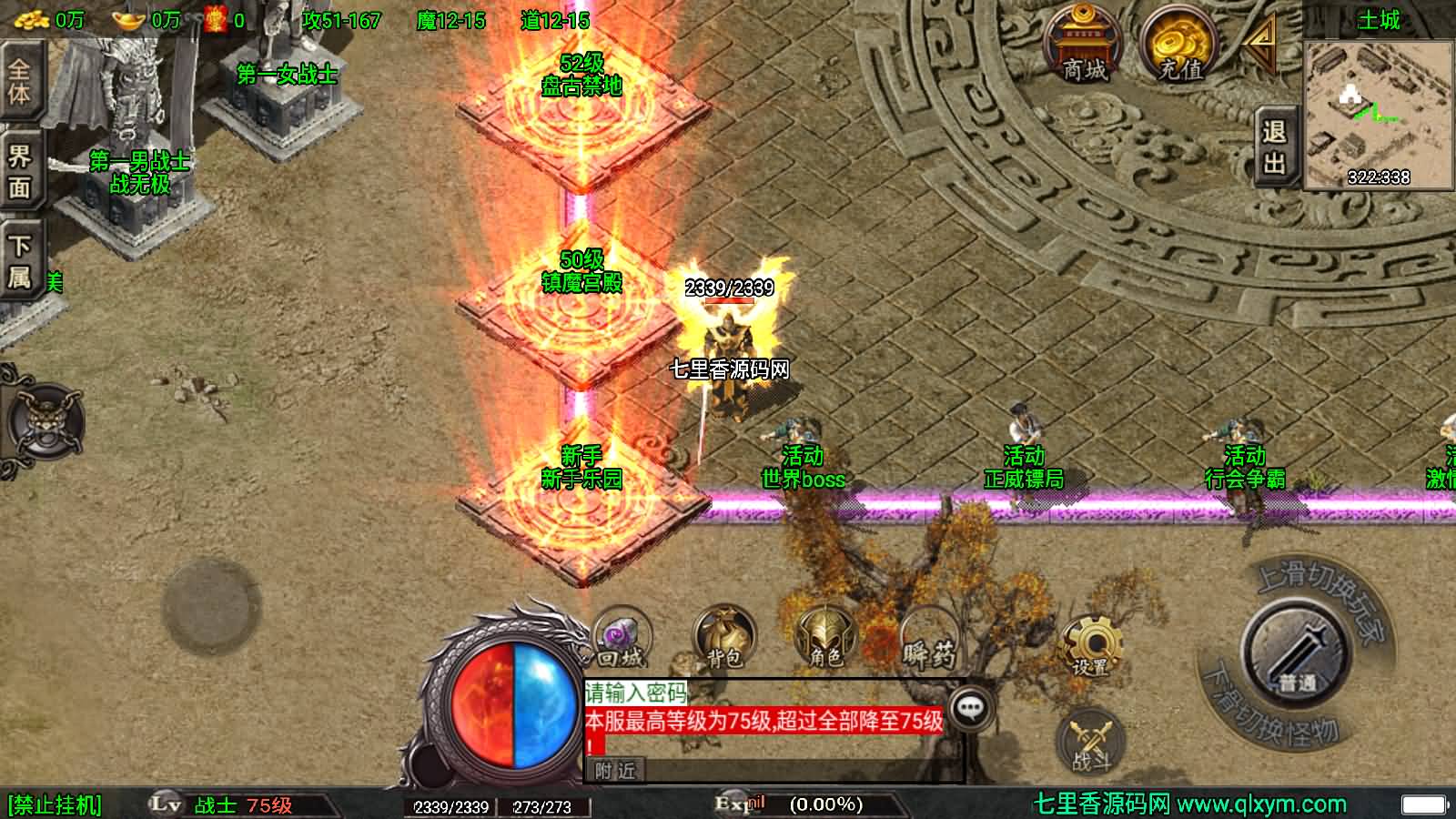The height and width of the screenshot is (819, 1456).
Task: Tap the virtual joystick pad
Action: (210, 605)
